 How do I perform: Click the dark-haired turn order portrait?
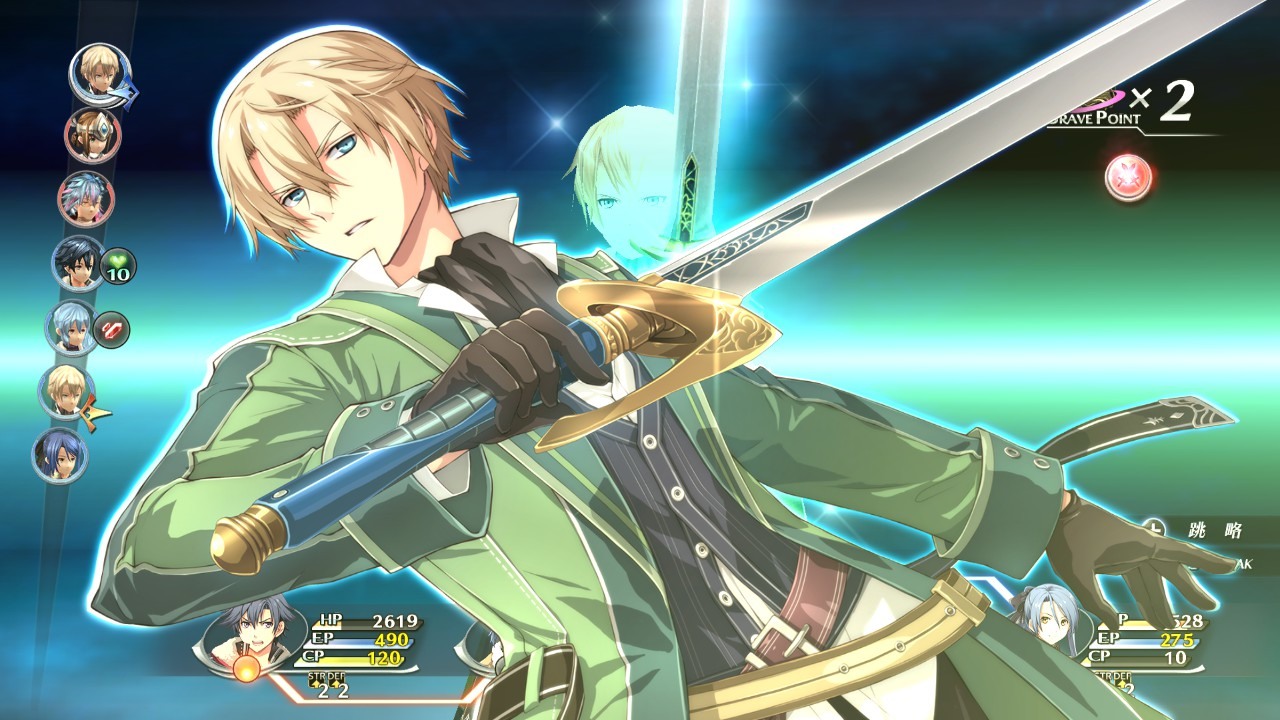point(78,264)
